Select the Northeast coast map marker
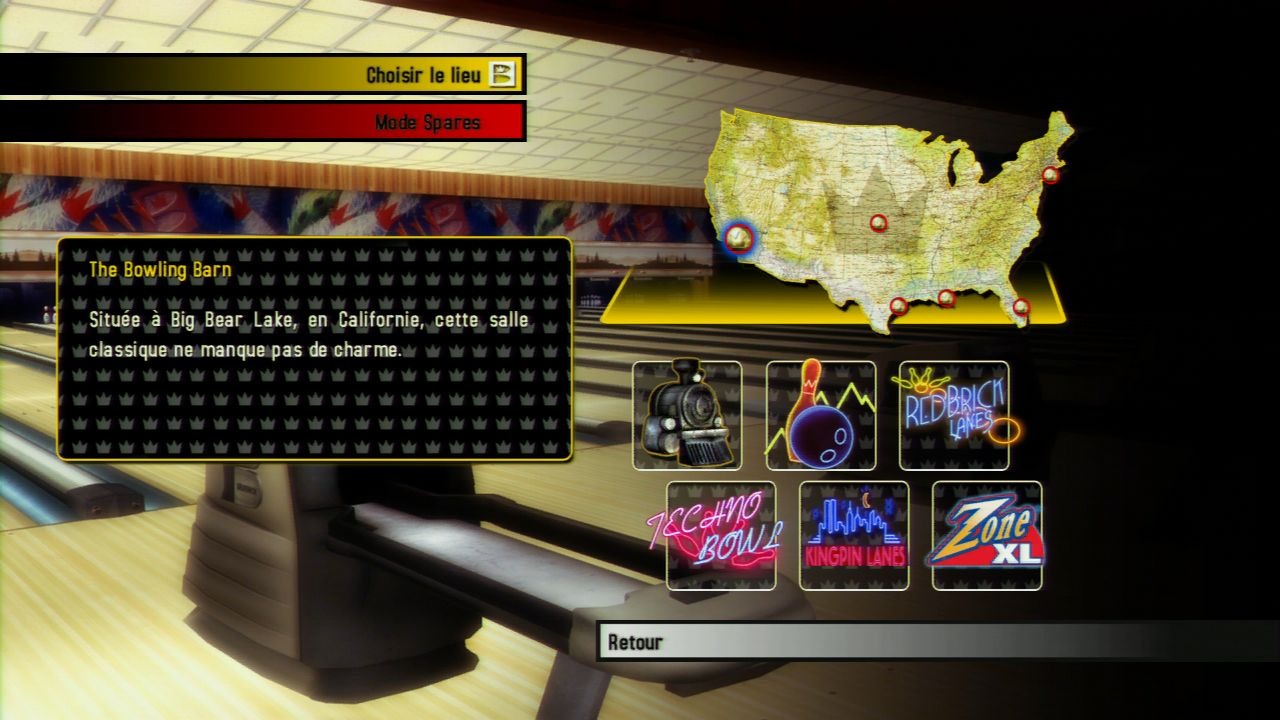This screenshot has height=720, width=1280. tap(1050, 174)
